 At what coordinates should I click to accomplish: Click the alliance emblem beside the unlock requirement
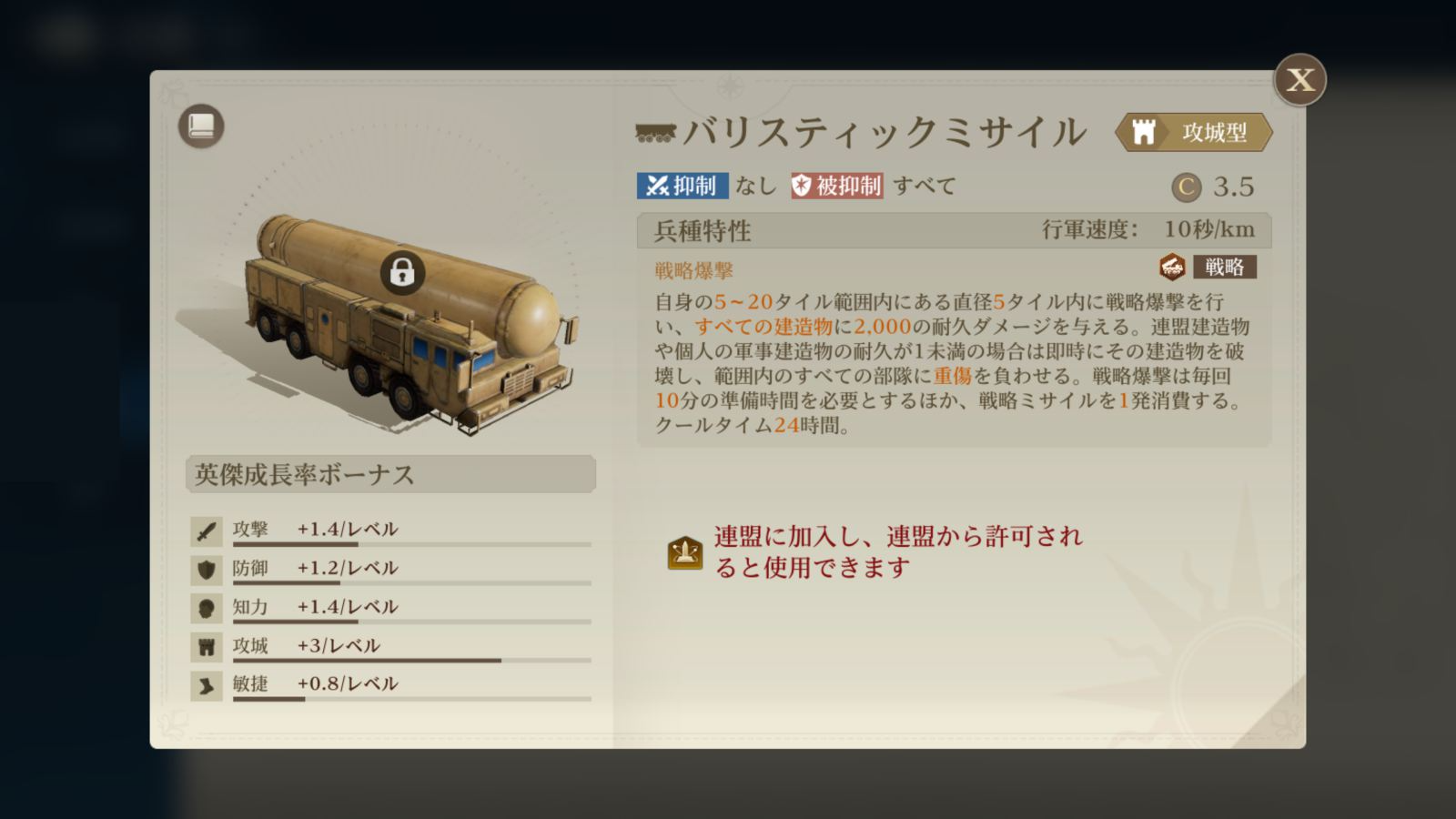click(685, 552)
